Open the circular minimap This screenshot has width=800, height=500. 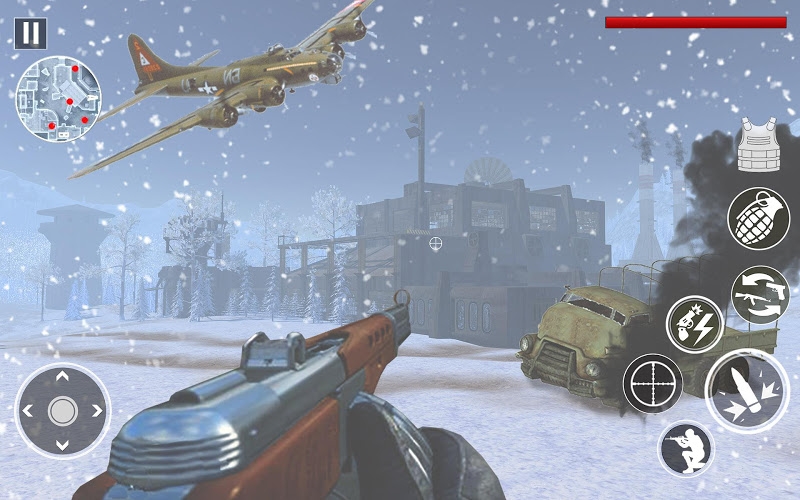[x=59, y=98]
